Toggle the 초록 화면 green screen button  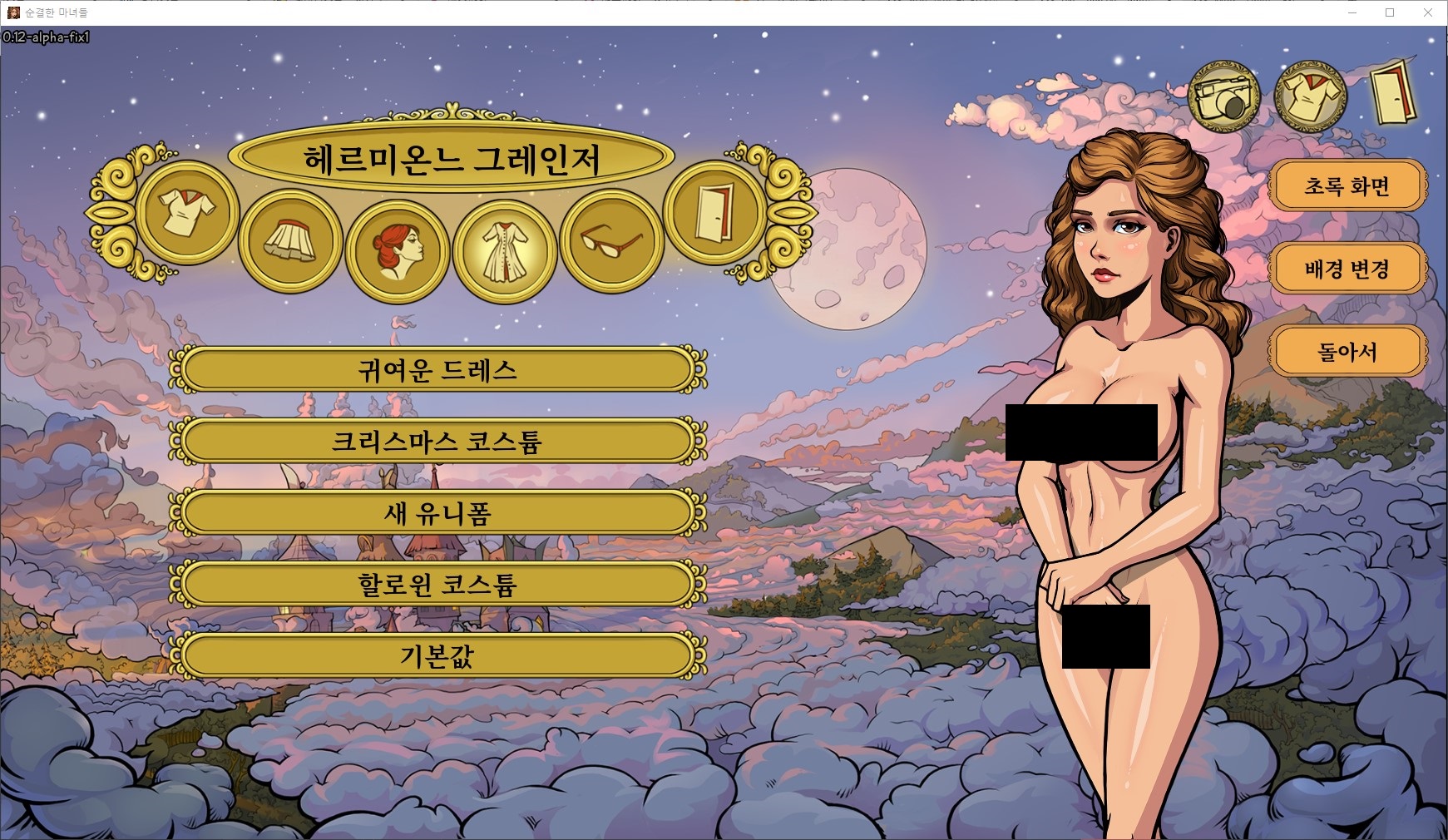point(1347,186)
